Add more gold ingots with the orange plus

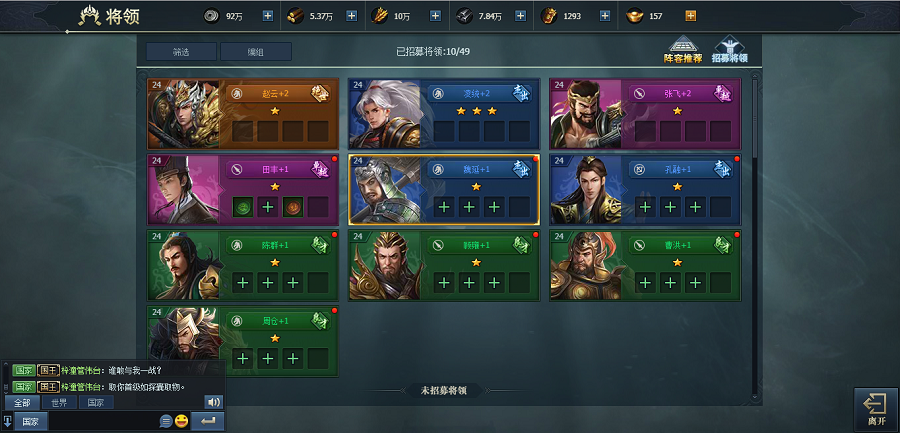(691, 16)
